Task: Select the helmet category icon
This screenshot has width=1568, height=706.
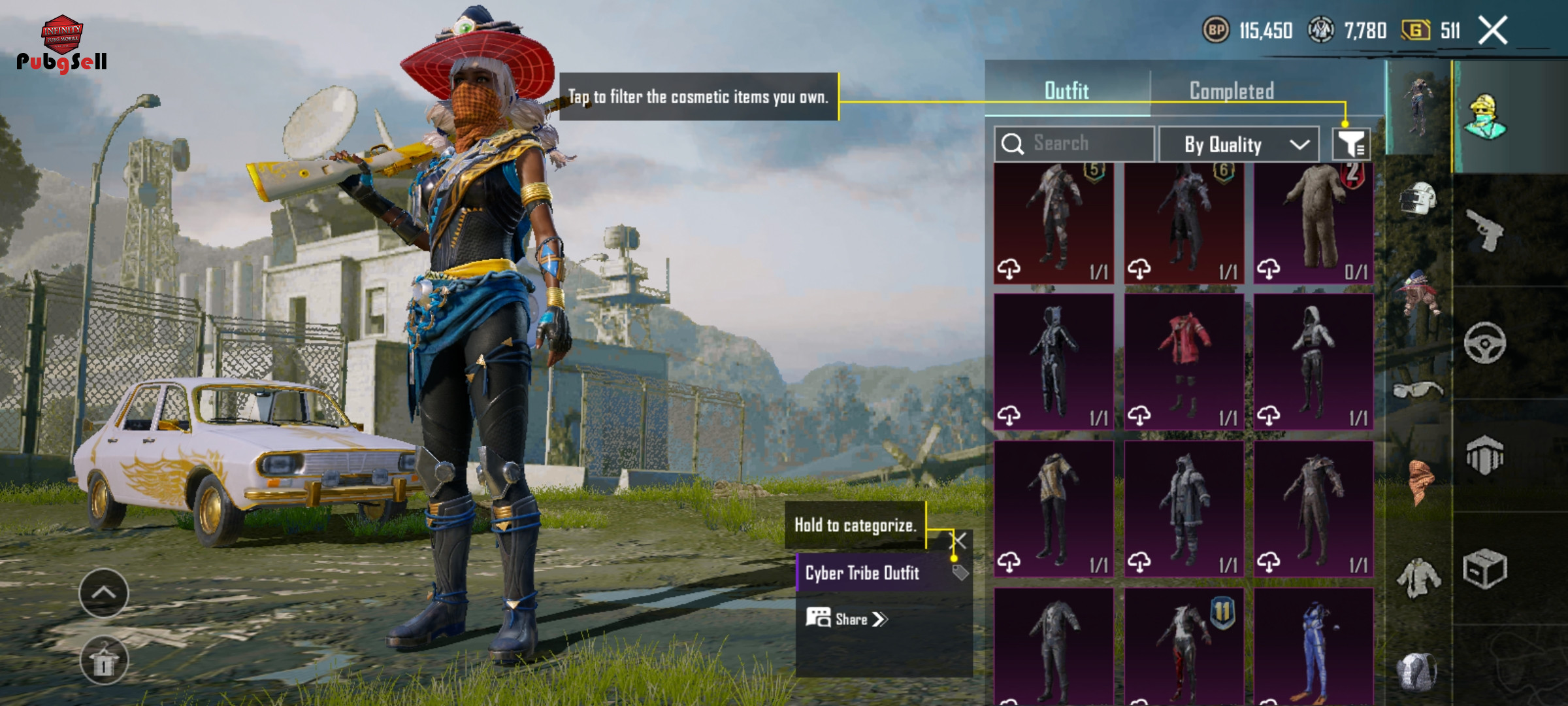Action: (x=1416, y=199)
